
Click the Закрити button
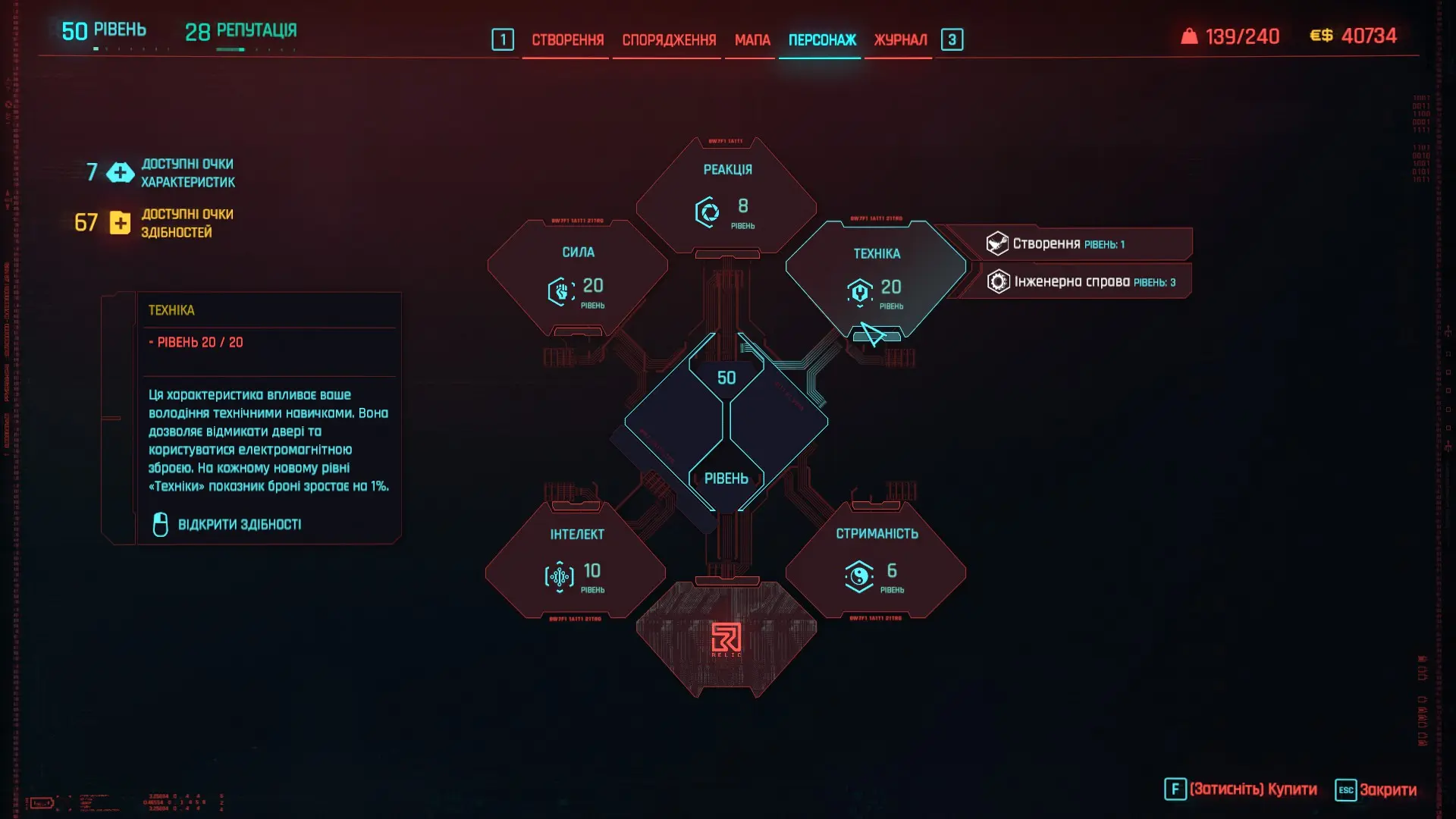(1376, 790)
